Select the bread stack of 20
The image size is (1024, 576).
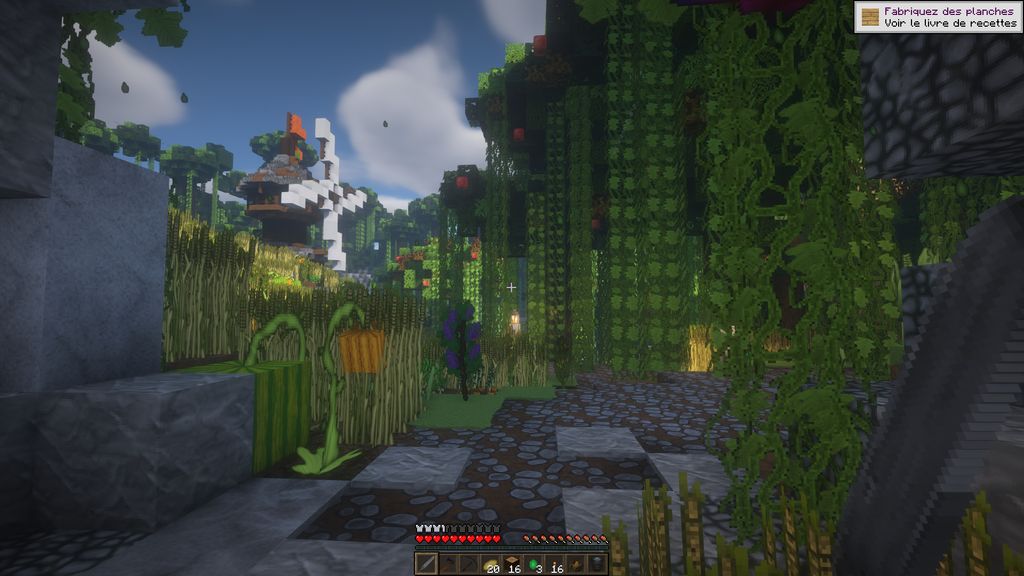490,564
